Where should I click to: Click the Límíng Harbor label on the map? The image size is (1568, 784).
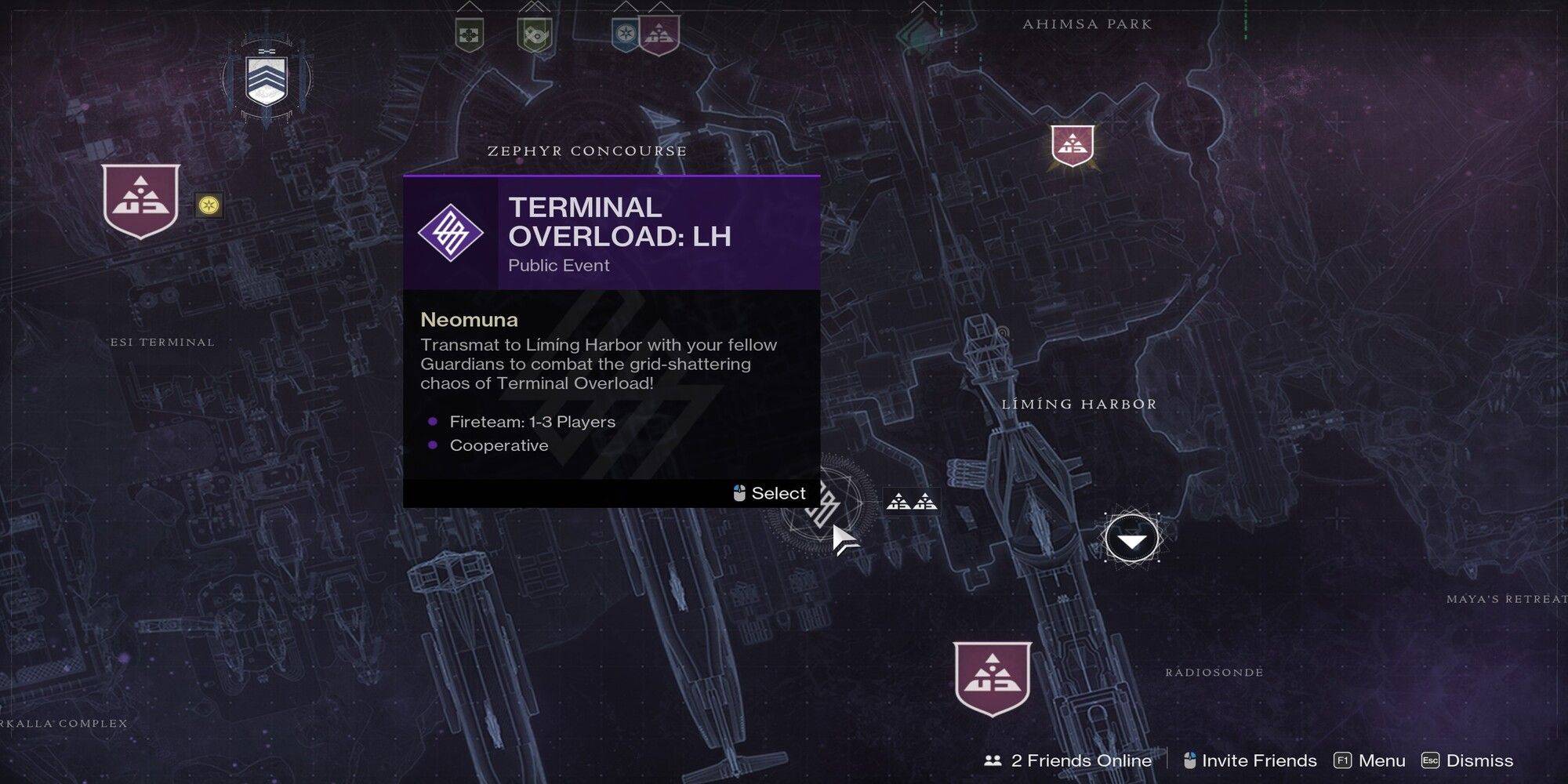[x=1079, y=404]
